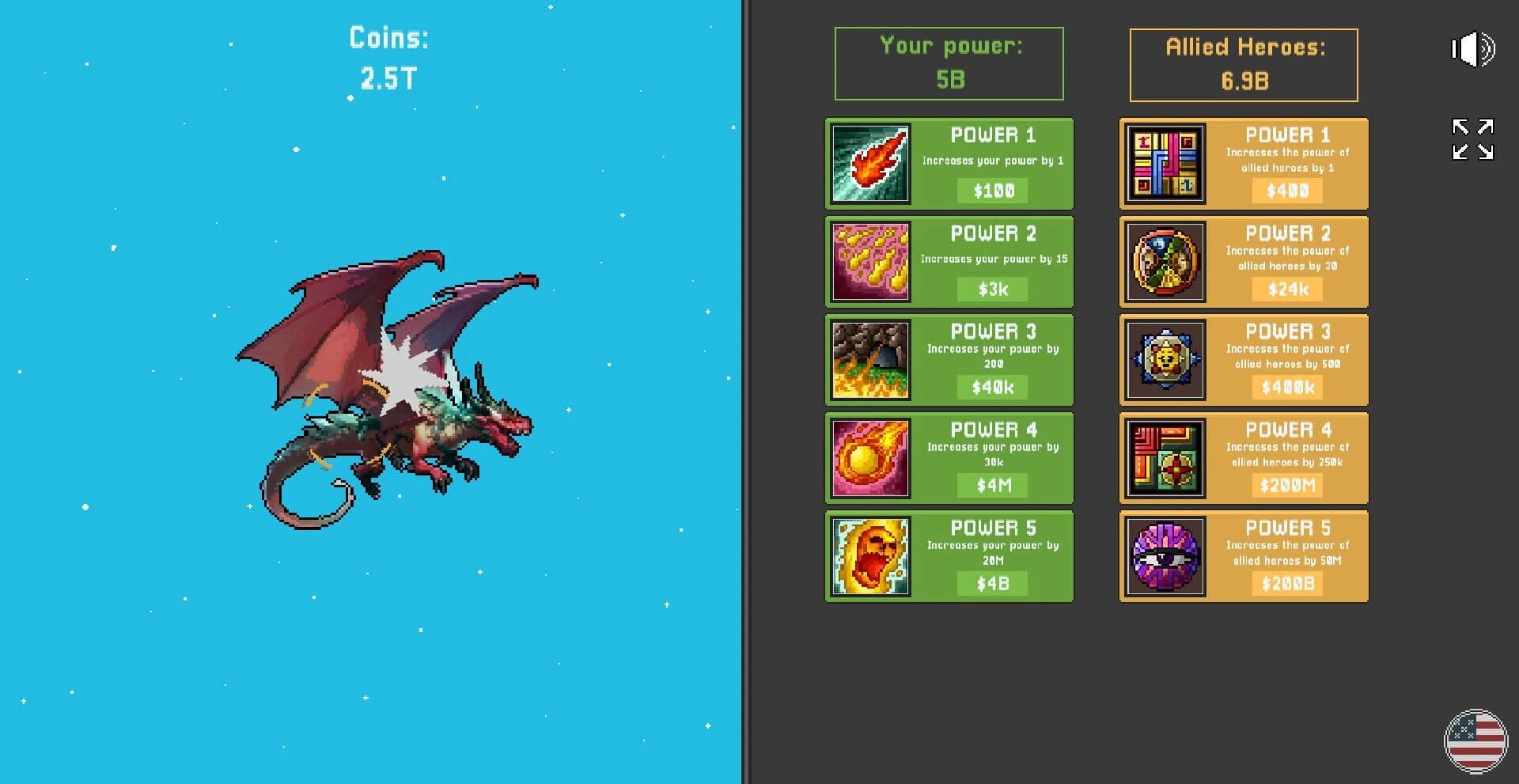
Task: Select the fireball icon on Power 1 upgrade
Action: click(869, 163)
